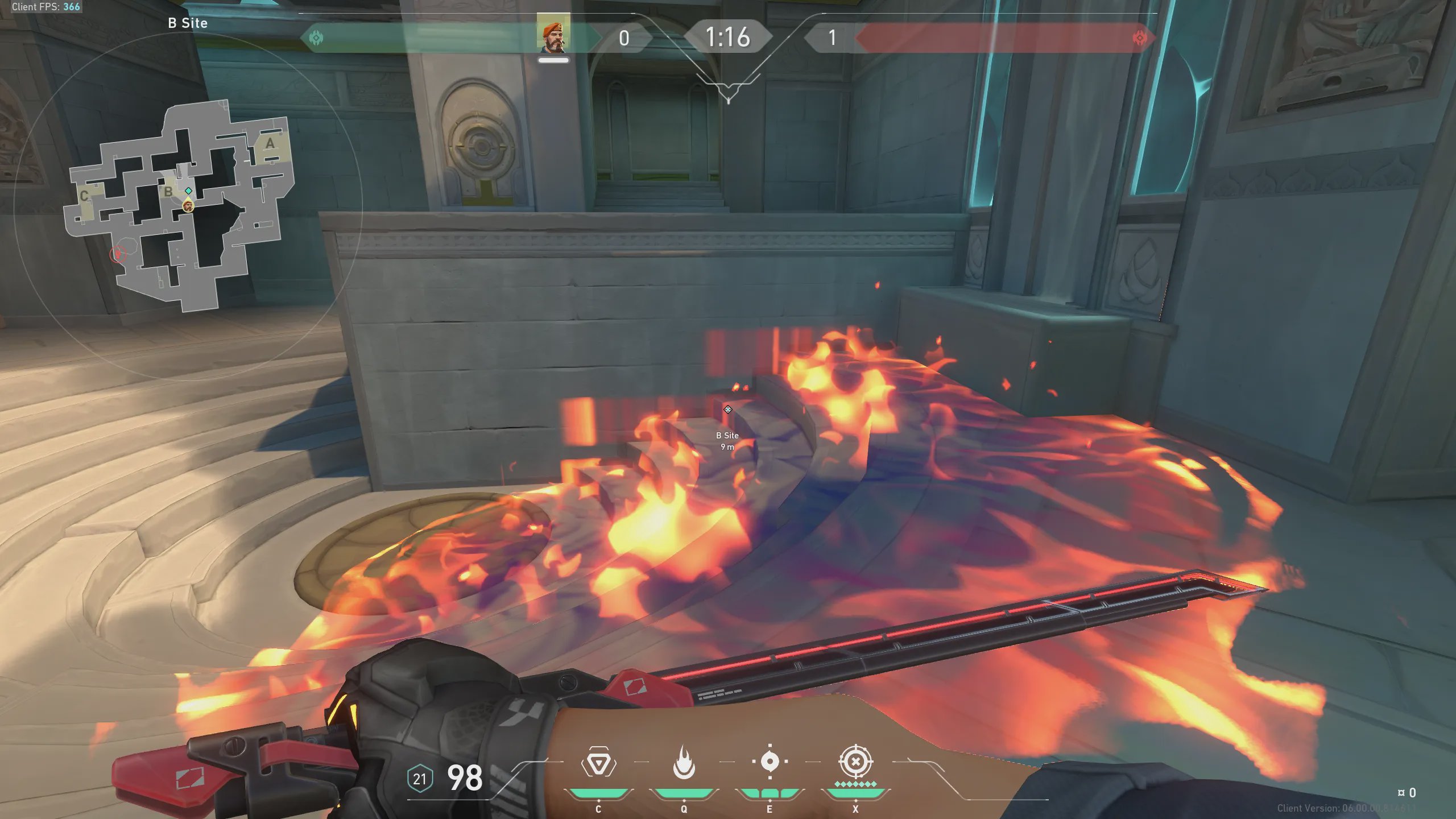Select the Brimstone player portrait

553,36
